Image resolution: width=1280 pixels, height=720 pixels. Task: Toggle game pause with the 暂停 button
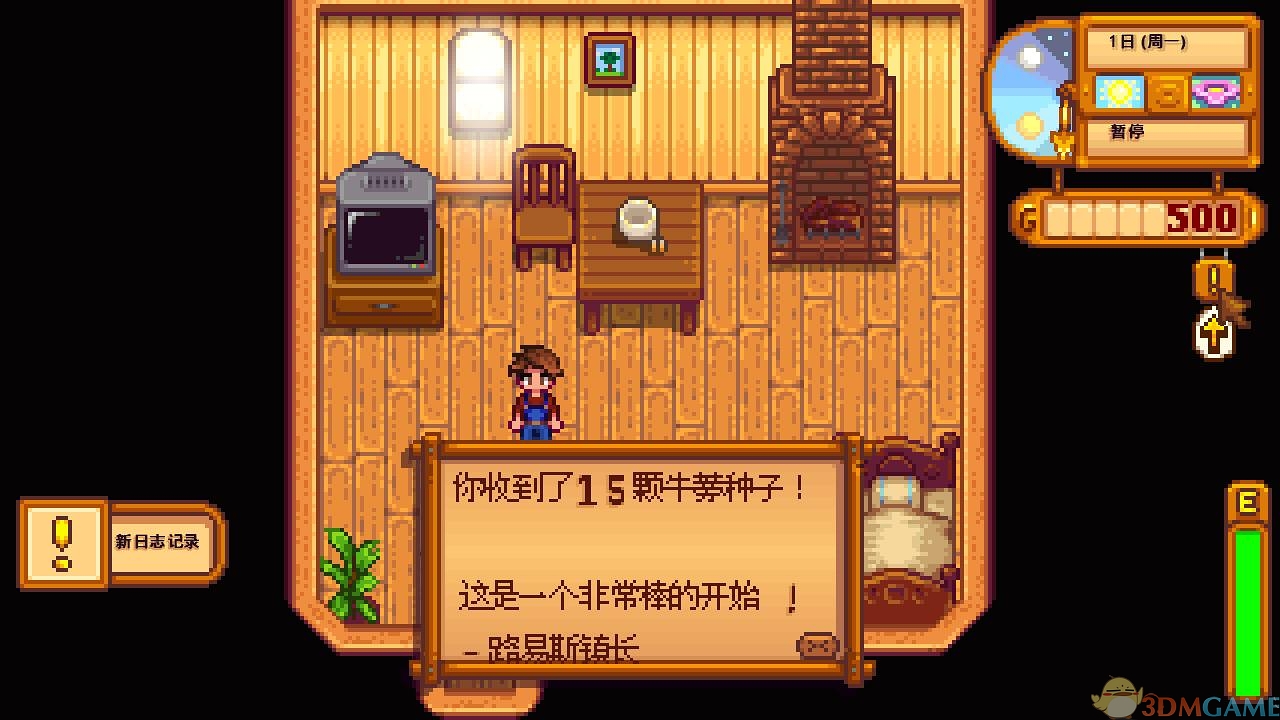[x=1166, y=132]
